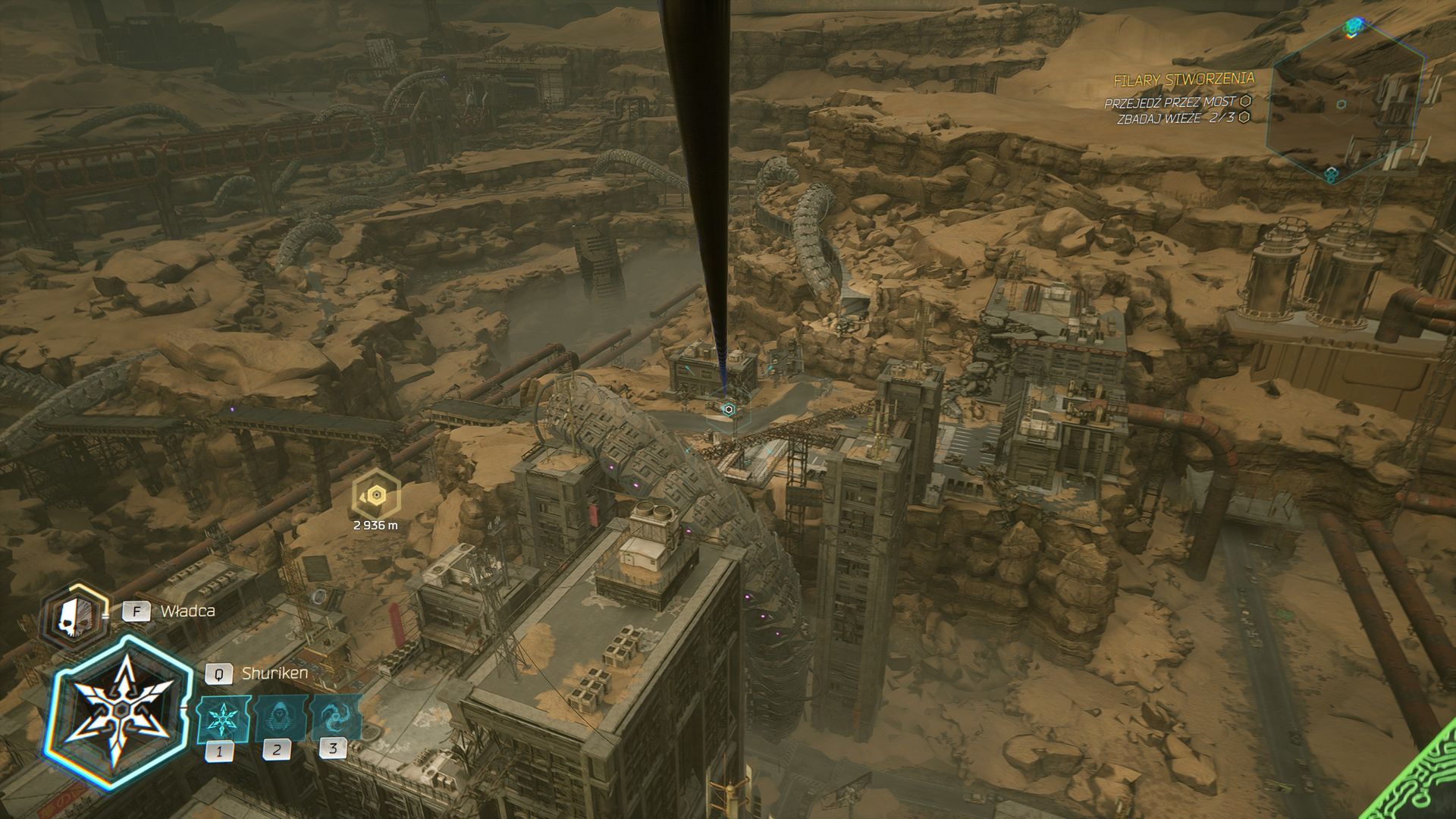Viewport: 1456px width, 819px height.
Task: Open the hexagonal minimap
Action: coord(1341,104)
